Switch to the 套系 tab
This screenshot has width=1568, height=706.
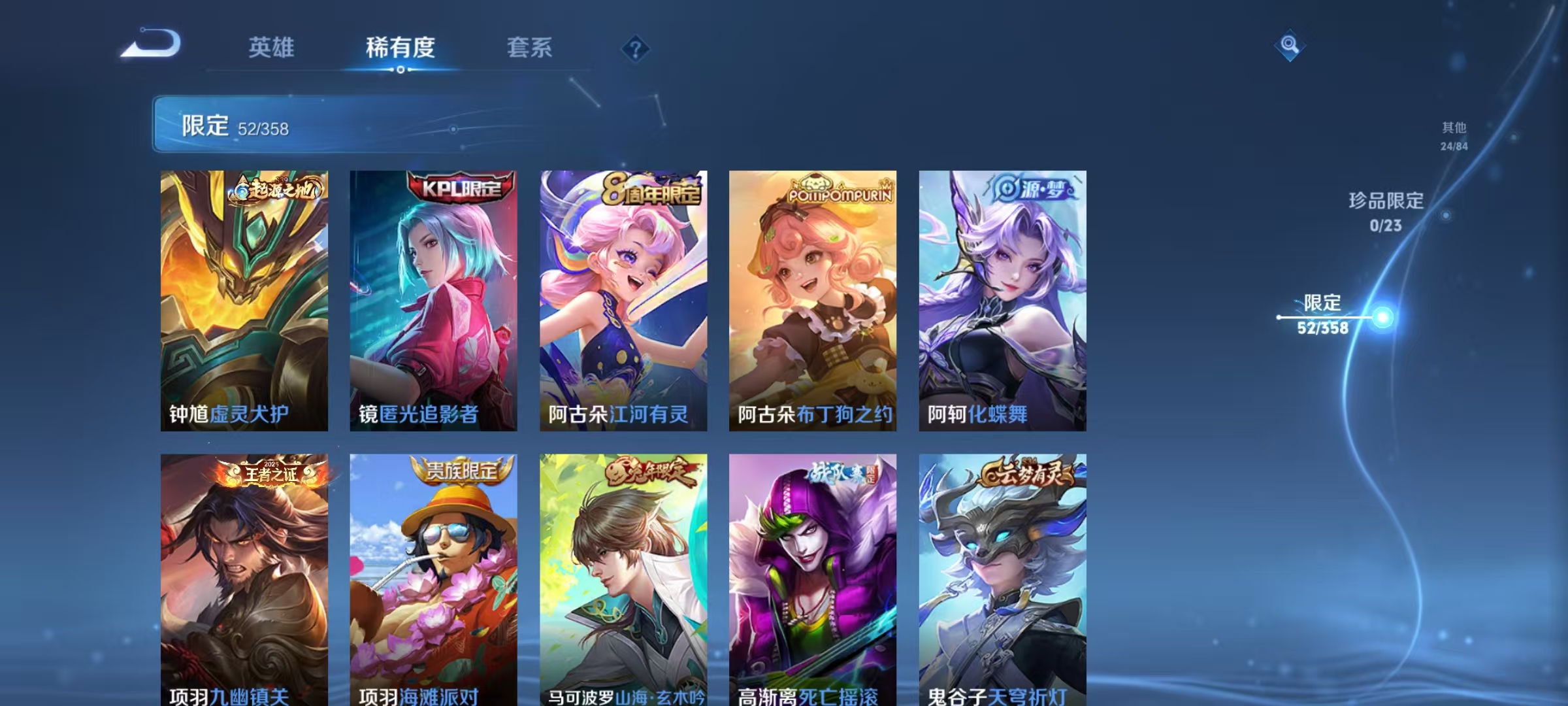(x=531, y=47)
